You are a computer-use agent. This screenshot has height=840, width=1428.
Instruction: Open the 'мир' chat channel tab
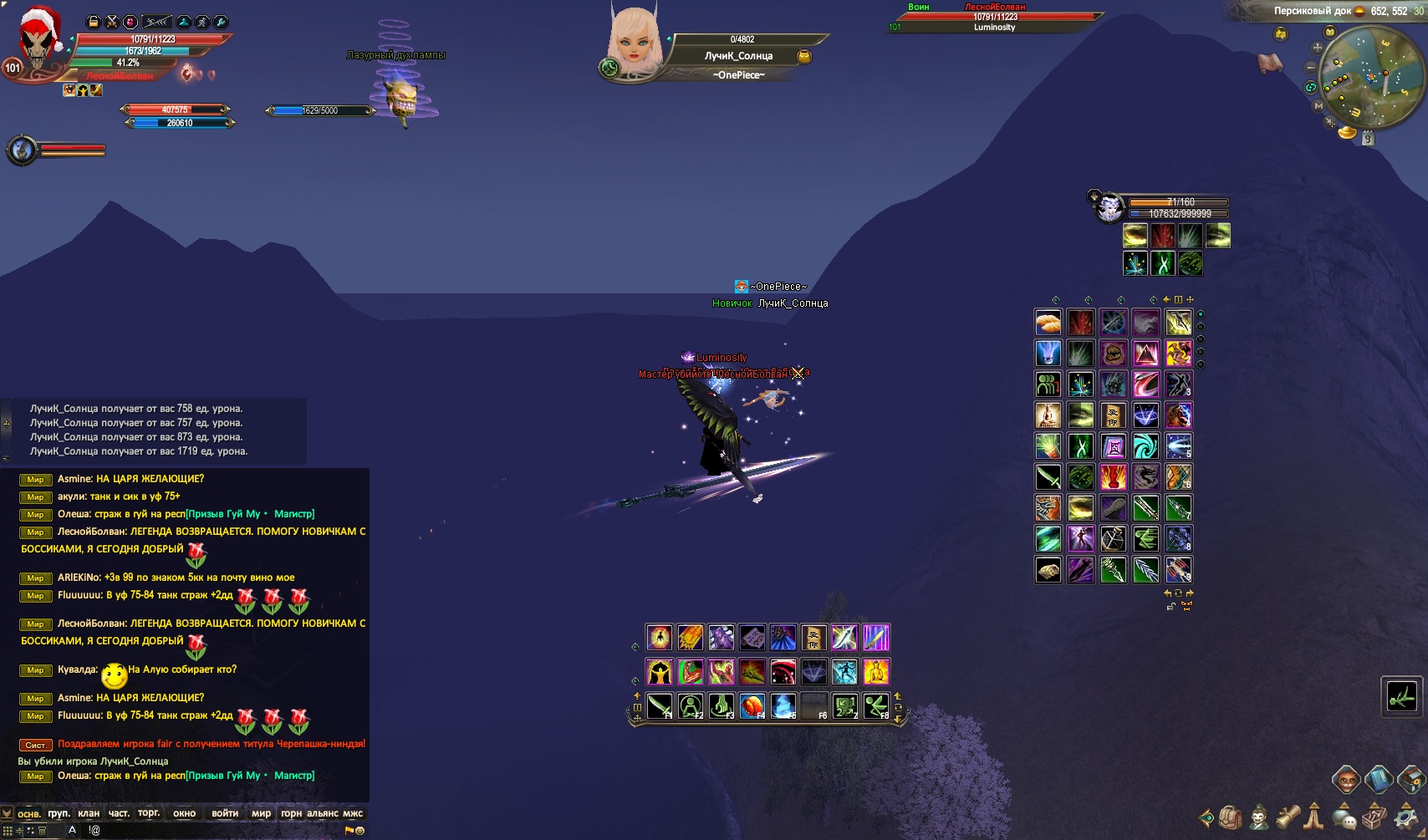point(261,813)
